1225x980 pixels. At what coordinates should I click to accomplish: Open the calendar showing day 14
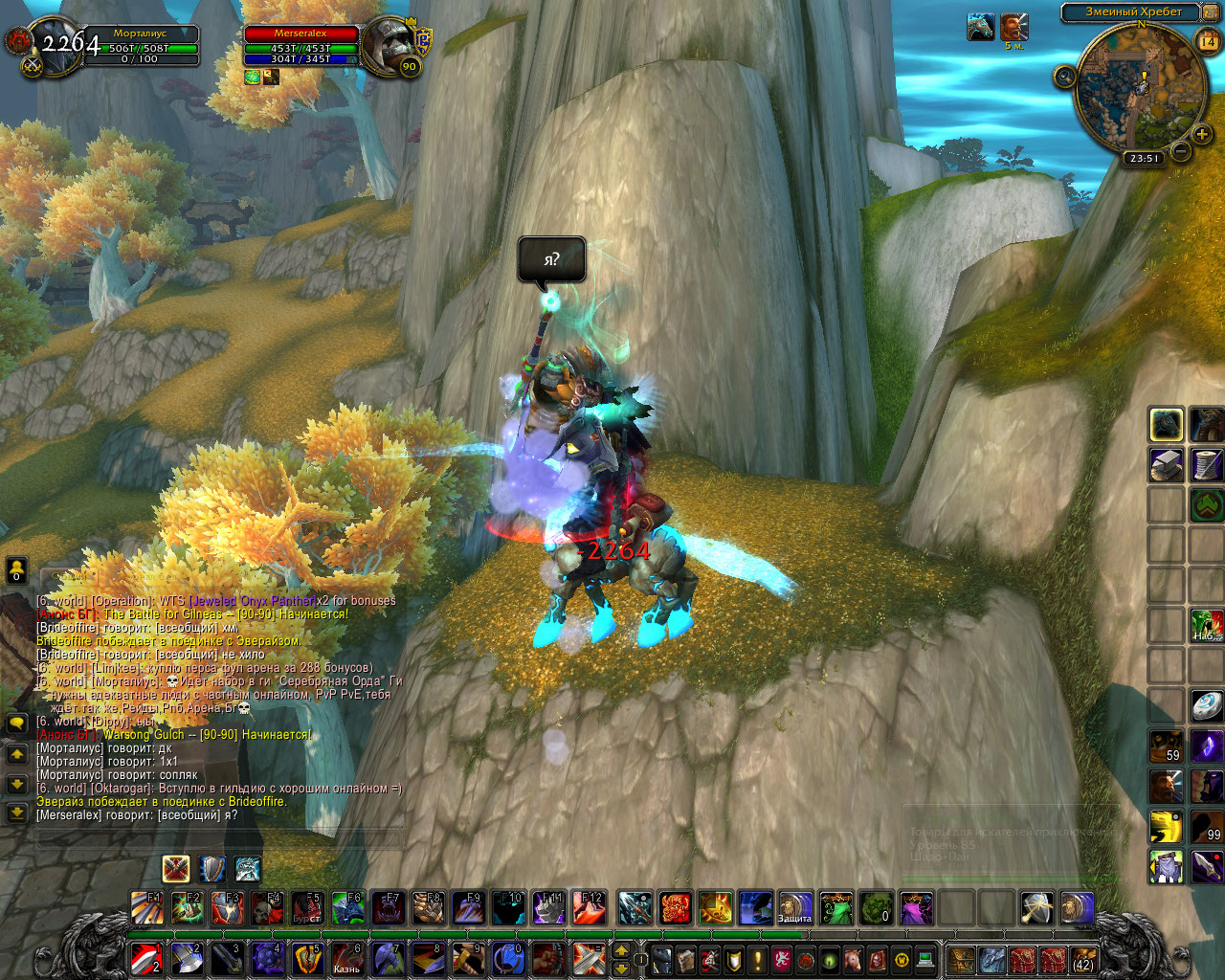pos(1208,41)
